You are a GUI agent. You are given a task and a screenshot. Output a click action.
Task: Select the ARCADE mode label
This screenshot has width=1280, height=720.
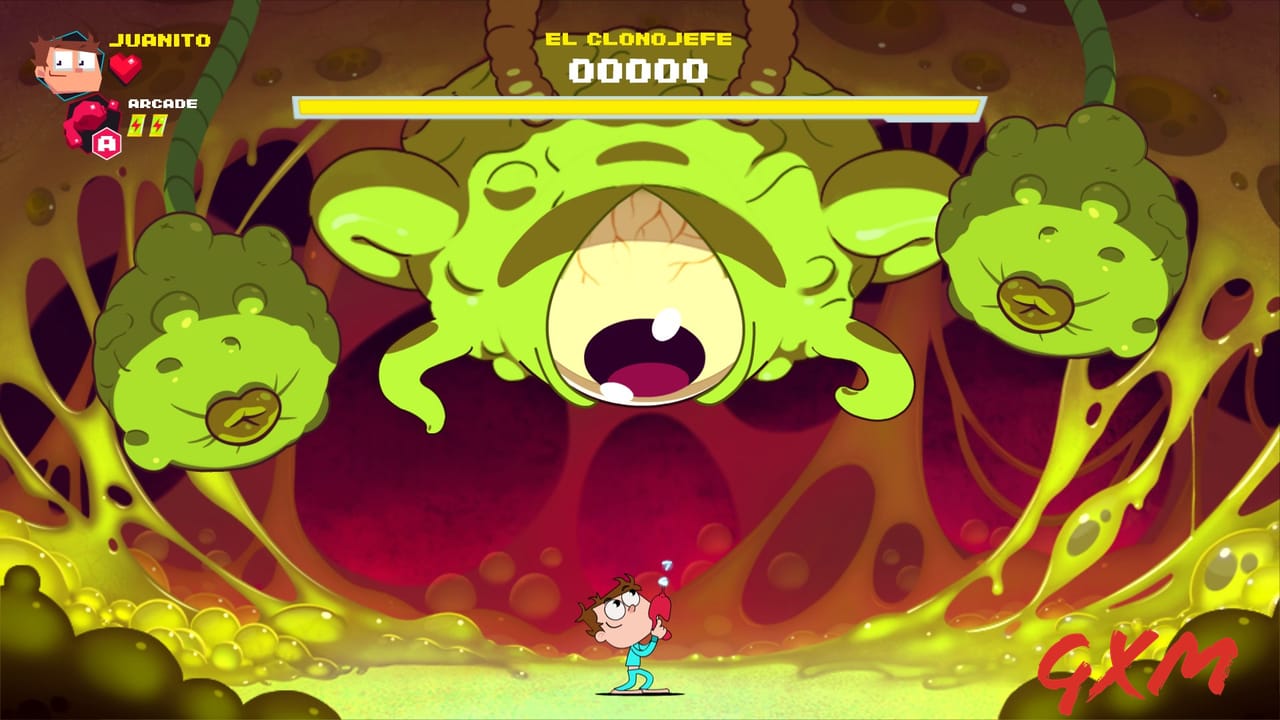[163, 102]
